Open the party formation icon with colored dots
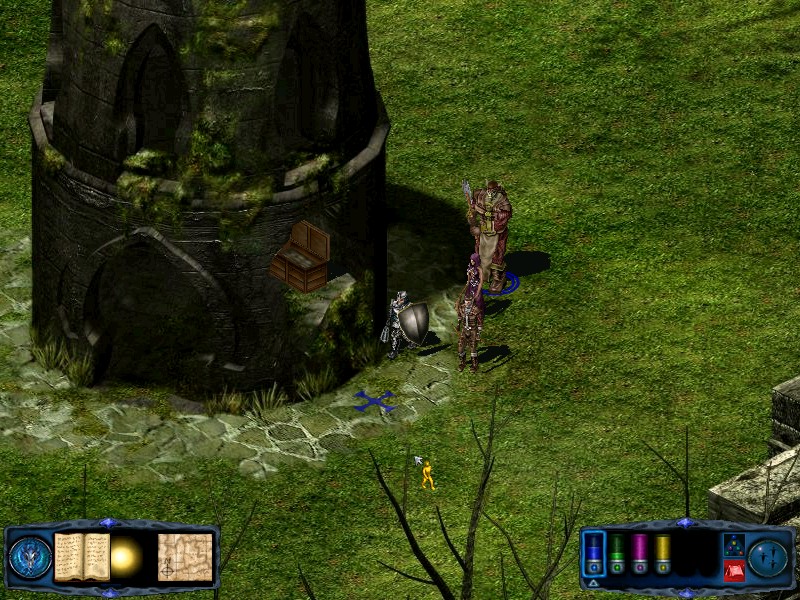This screenshot has height=600, width=800. [x=733, y=544]
